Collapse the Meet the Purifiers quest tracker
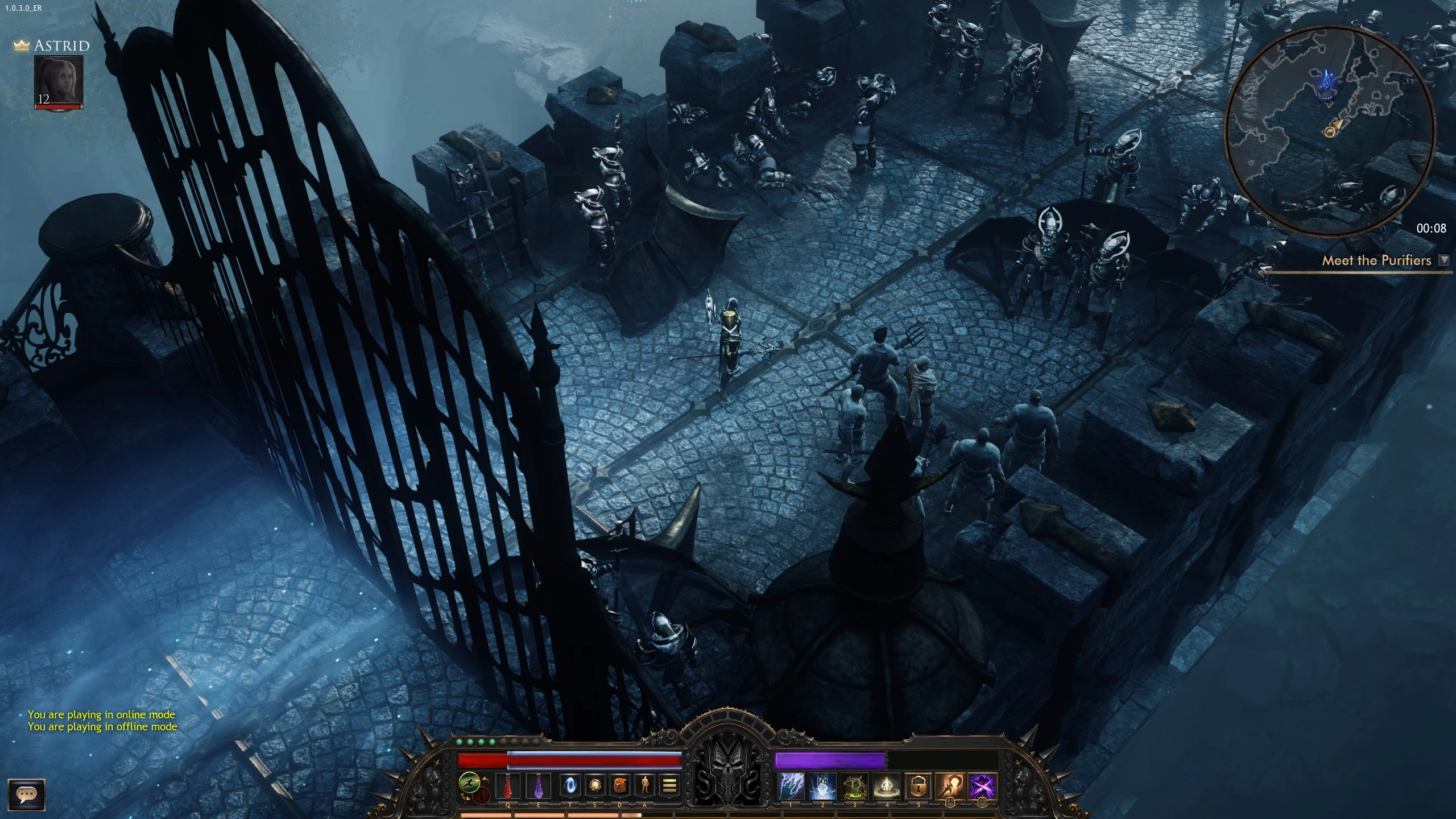 (1444, 260)
